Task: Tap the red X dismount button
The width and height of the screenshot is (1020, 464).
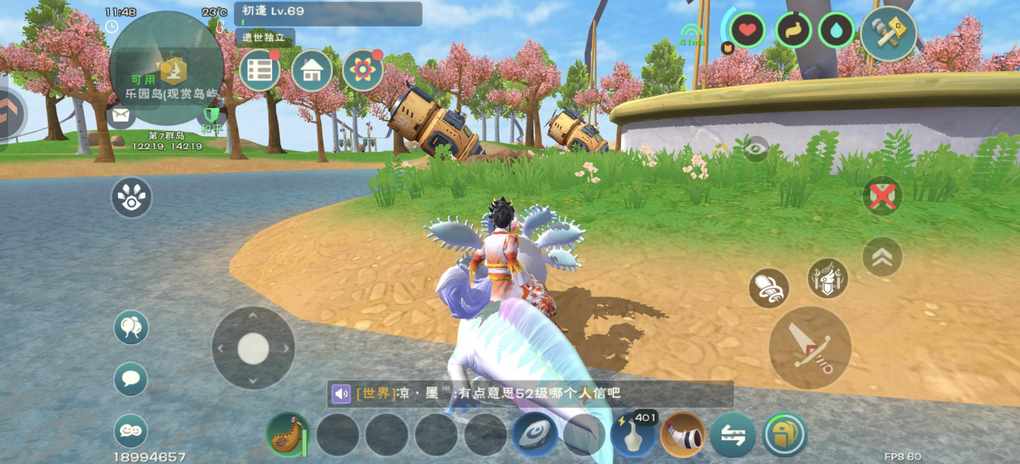Action: click(882, 196)
